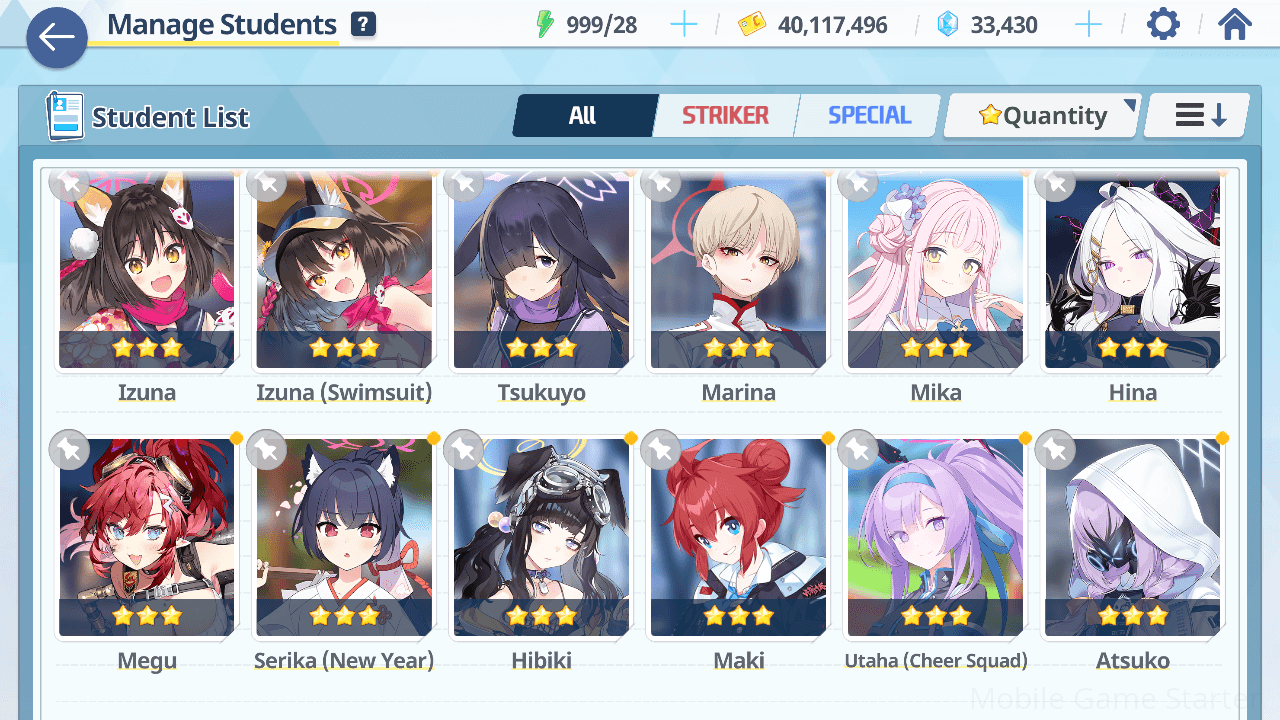Open the Manage Students help icon
This screenshot has height=720, width=1280.
(364, 25)
